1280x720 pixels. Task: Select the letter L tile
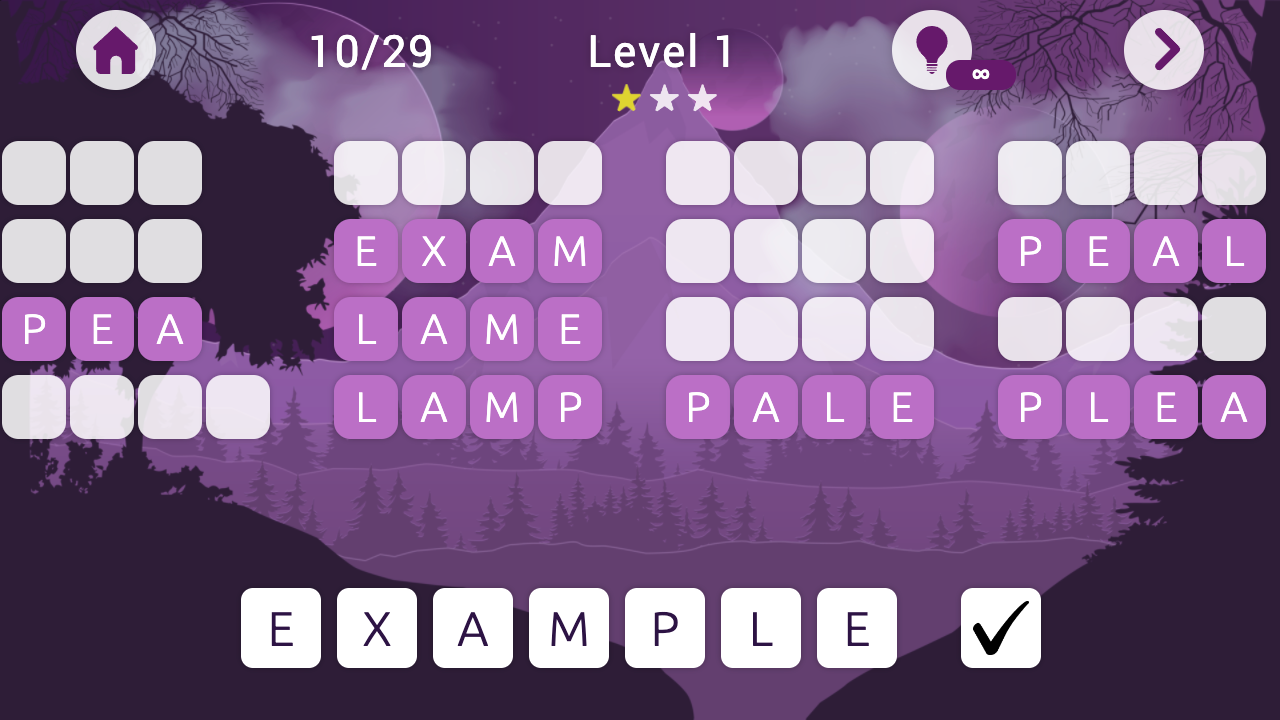point(761,628)
